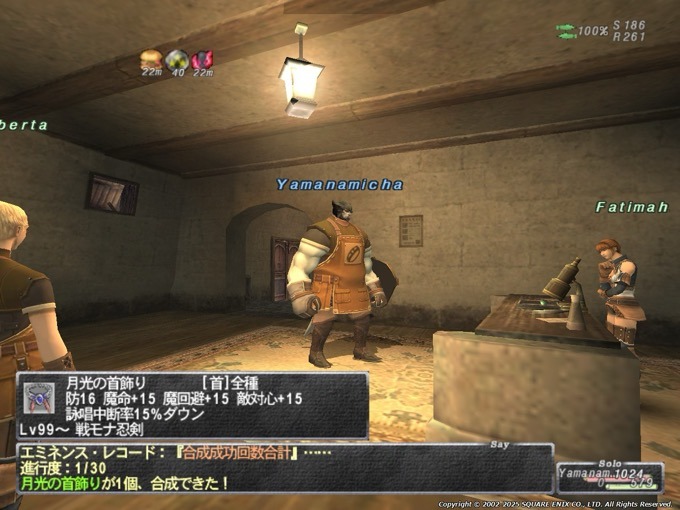This screenshot has width=680, height=510.
Task: Click the green connection status icon
Action: [565, 31]
